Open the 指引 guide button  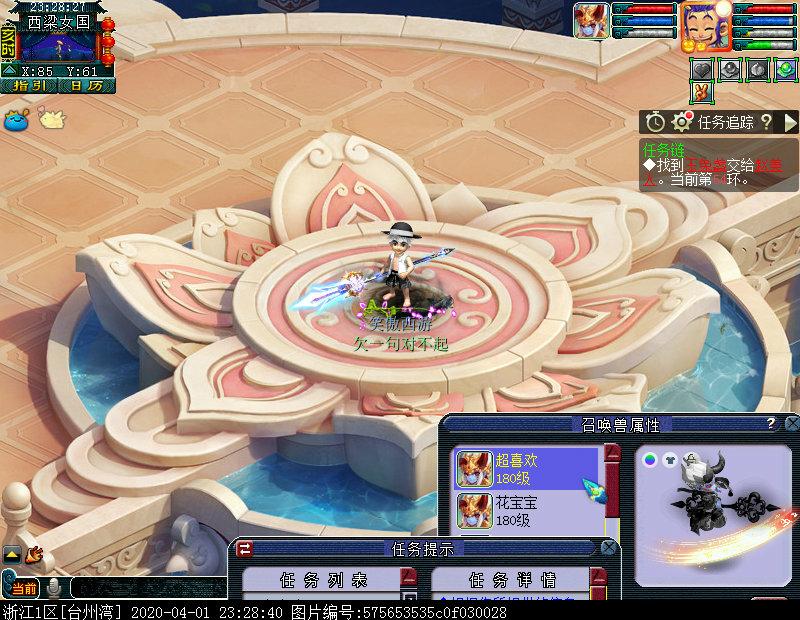tap(29, 86)
